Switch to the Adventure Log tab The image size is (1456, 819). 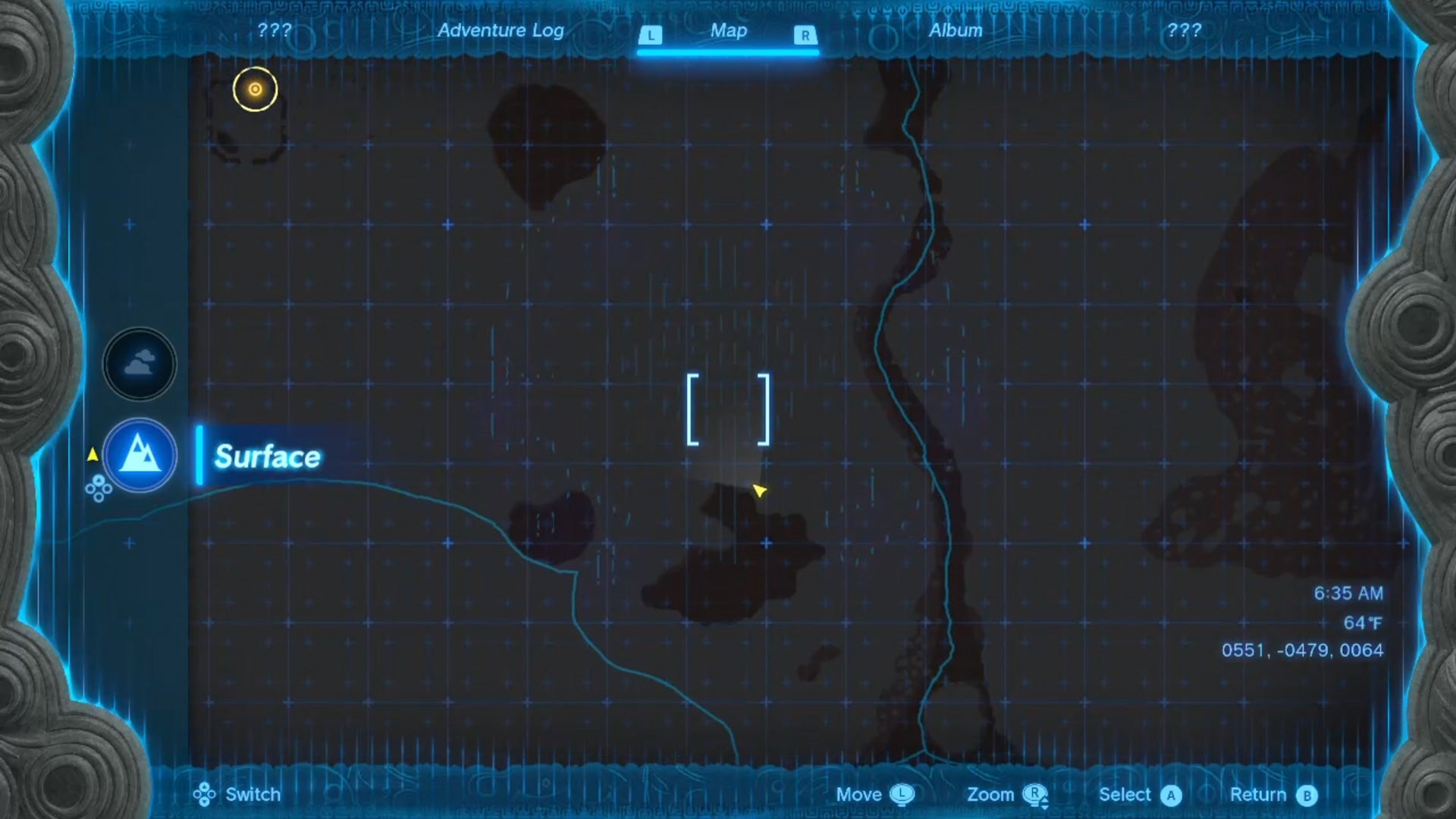[x=500, y=31]
